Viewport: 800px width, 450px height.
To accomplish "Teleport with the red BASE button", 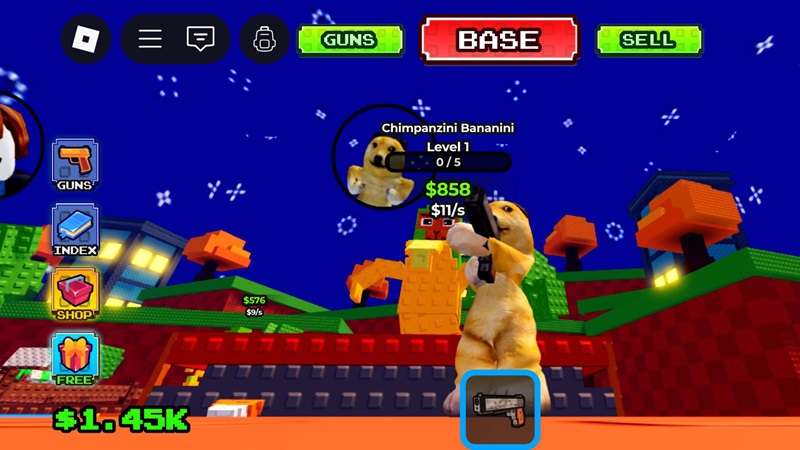I will tap(499, 40).
